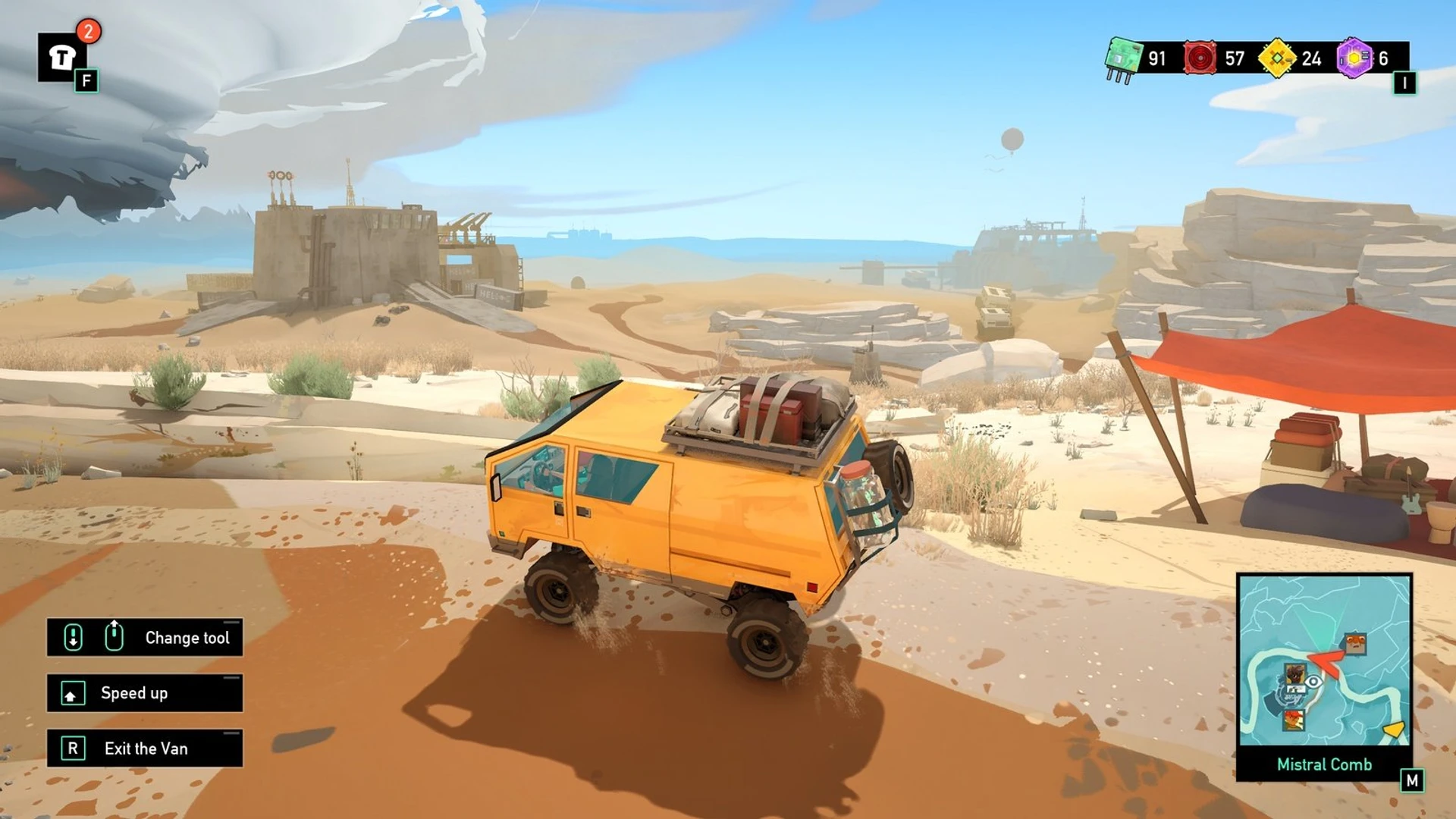Open the Mistral Comb minimap

click(1324, 660)
